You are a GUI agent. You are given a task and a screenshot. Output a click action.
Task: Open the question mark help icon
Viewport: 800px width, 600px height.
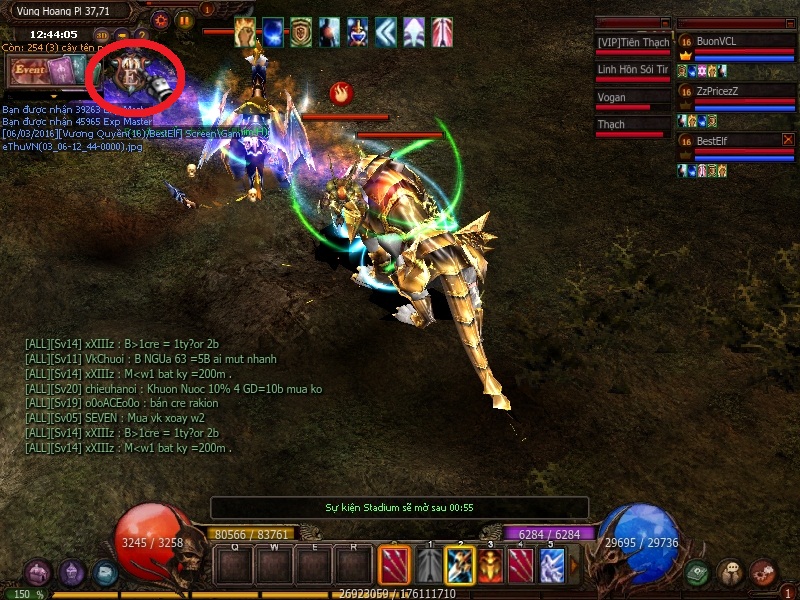tap(139, 35)
